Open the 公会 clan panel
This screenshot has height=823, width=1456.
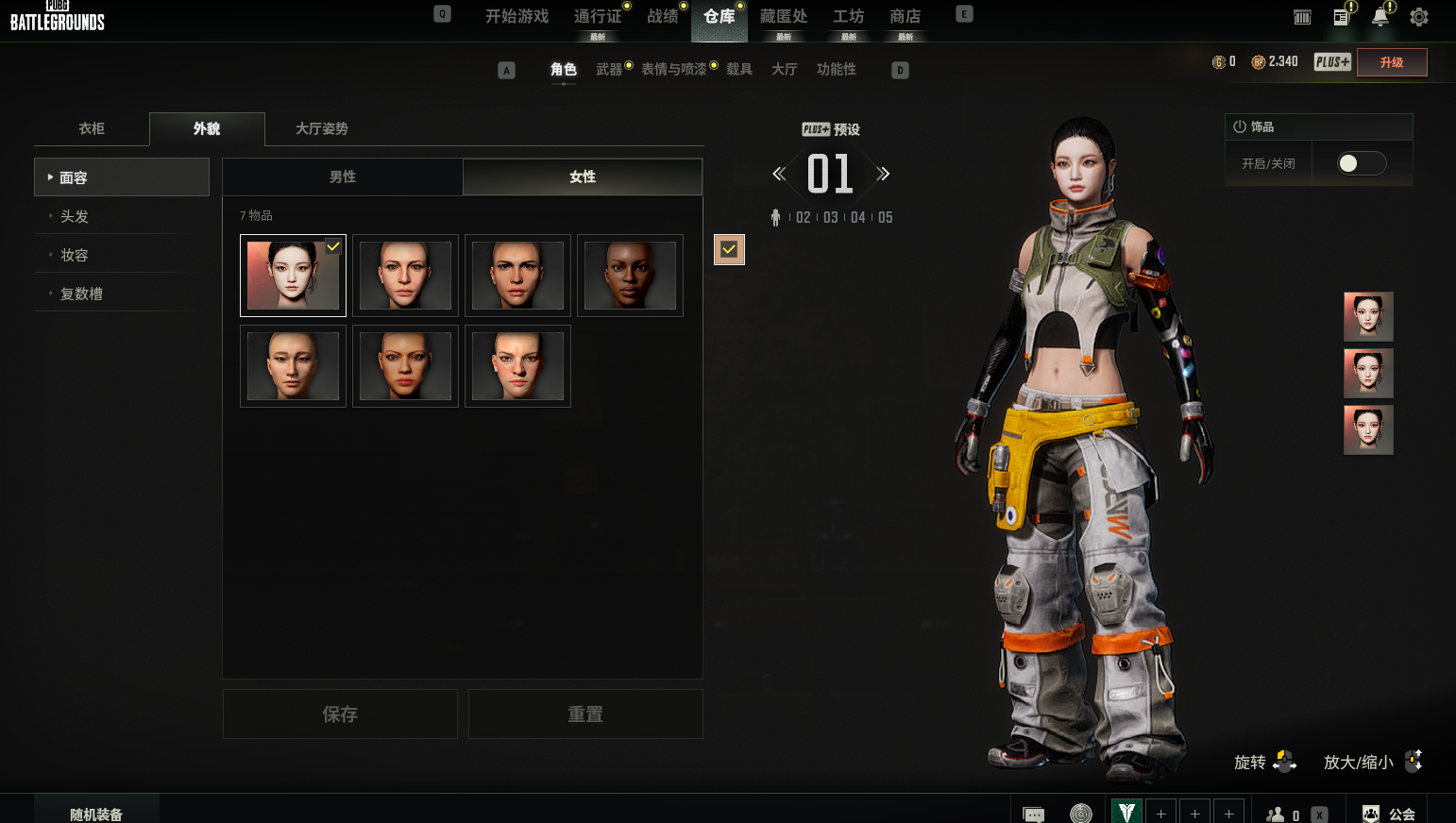1392,814
